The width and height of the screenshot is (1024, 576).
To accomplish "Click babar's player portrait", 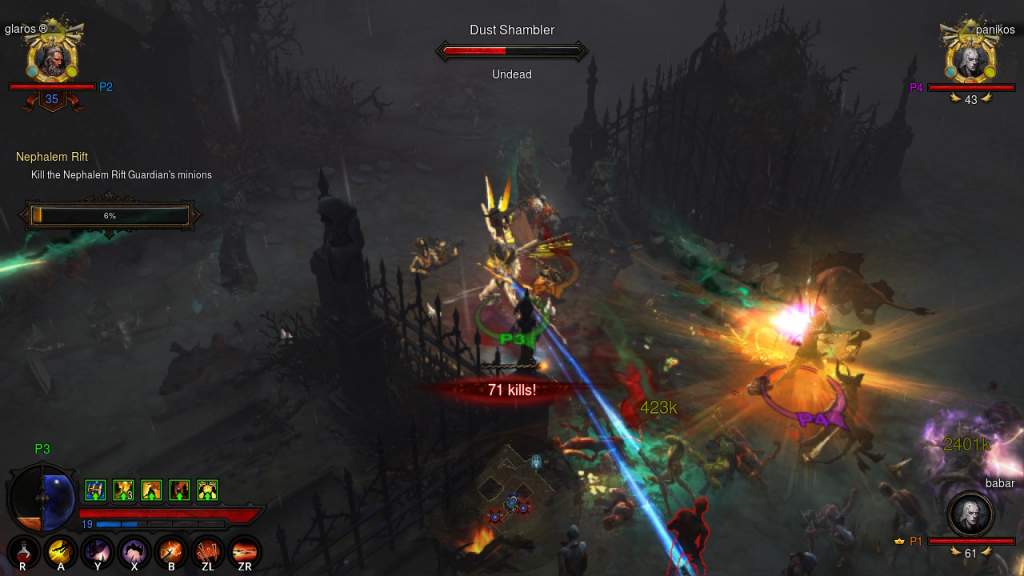I will pyautogui.click(x=969, y=514).
